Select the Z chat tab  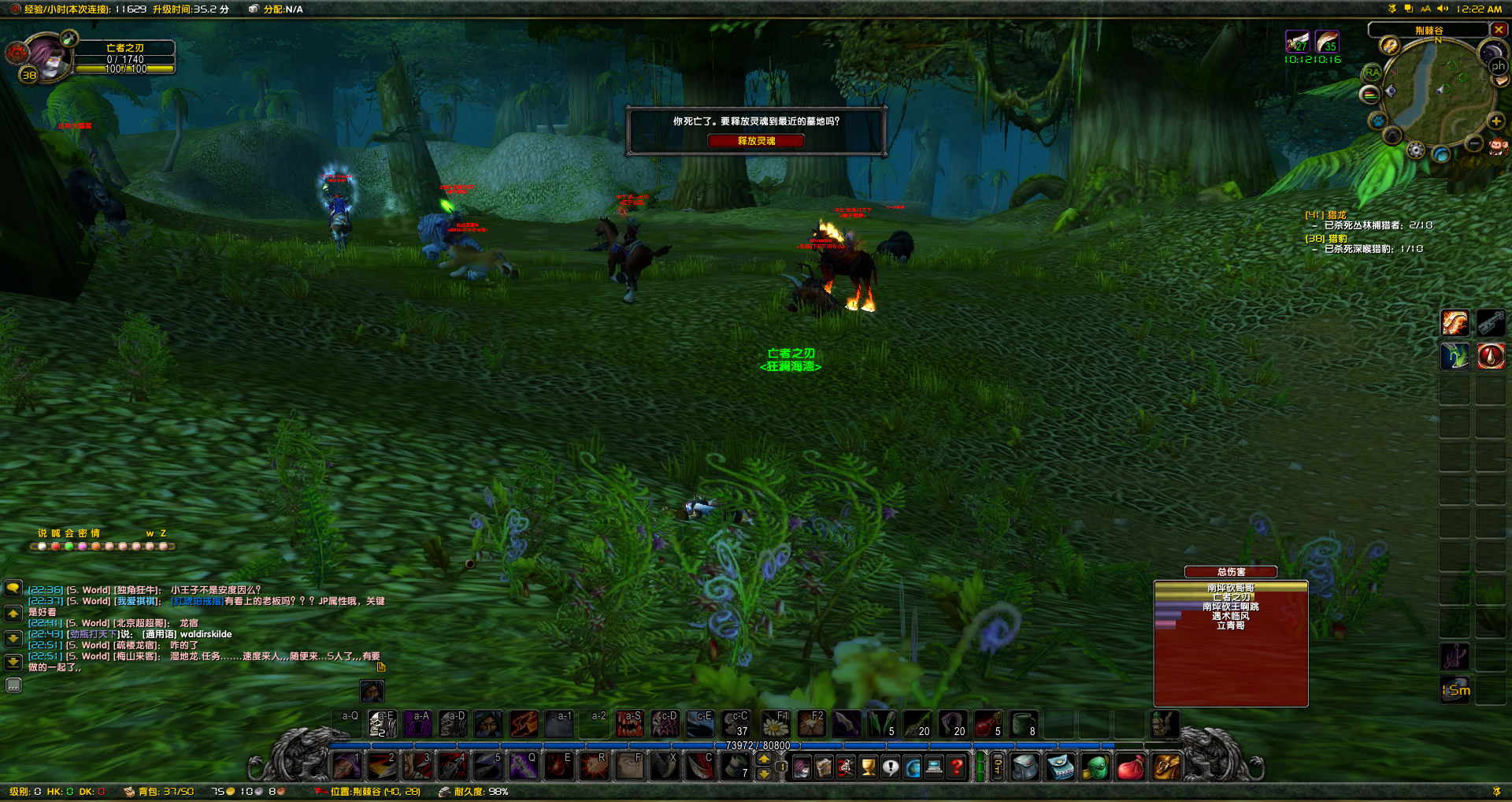(x=163, y=533)
